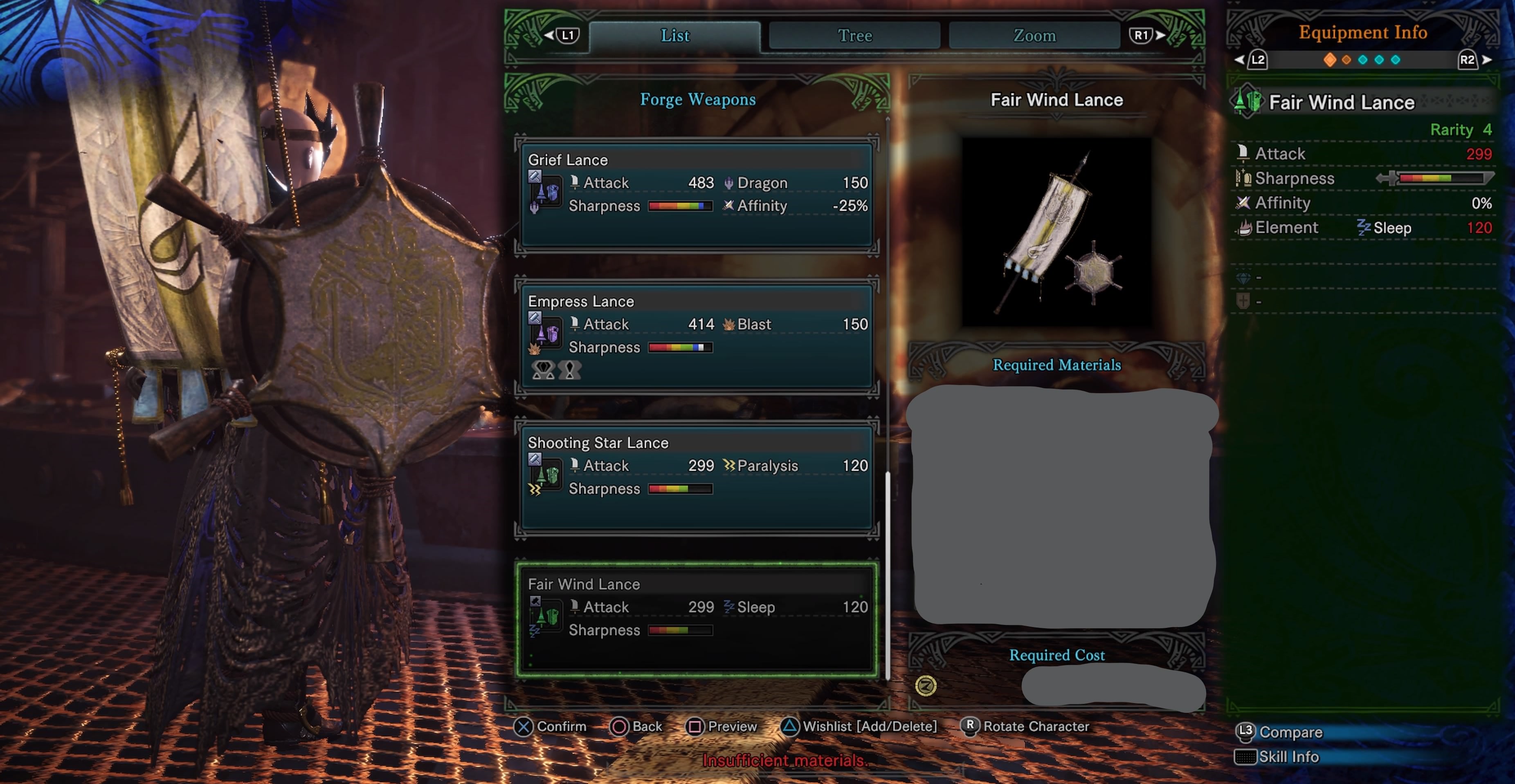Switch to the List tab

point(674,36)
